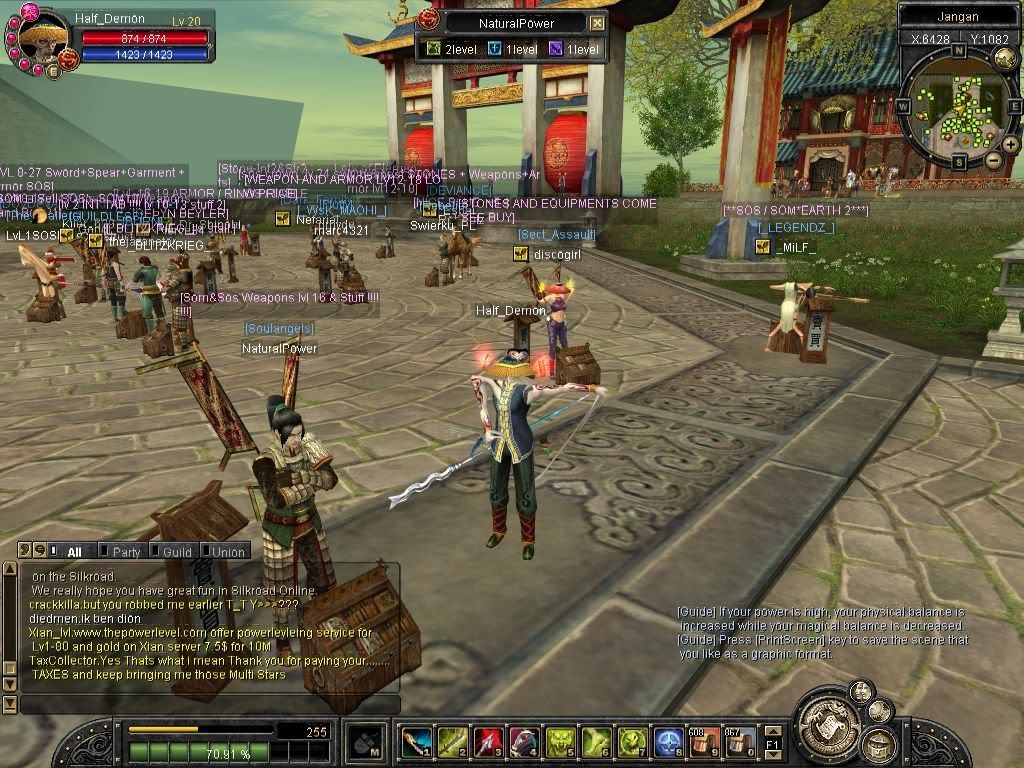Click the Jangan circular minimap
1024x768 pixels.
[958, 108]
